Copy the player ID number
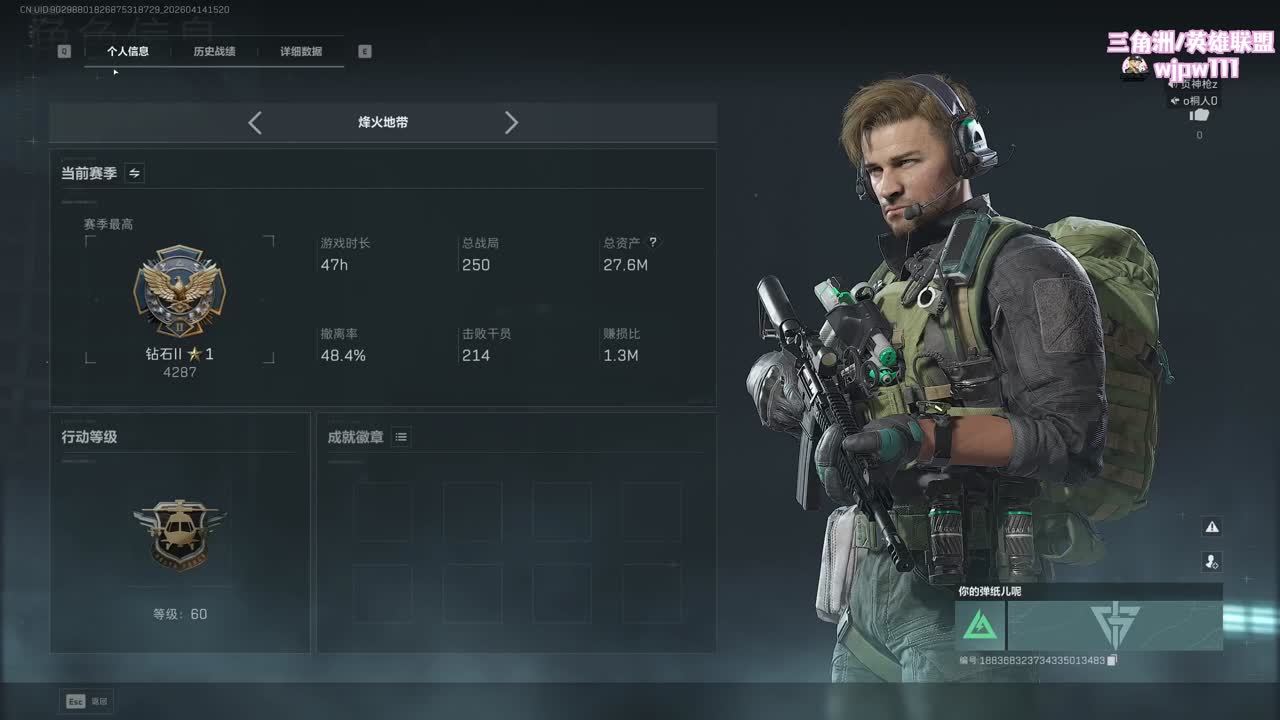The image size is (1280, 720). point(1112,660)
